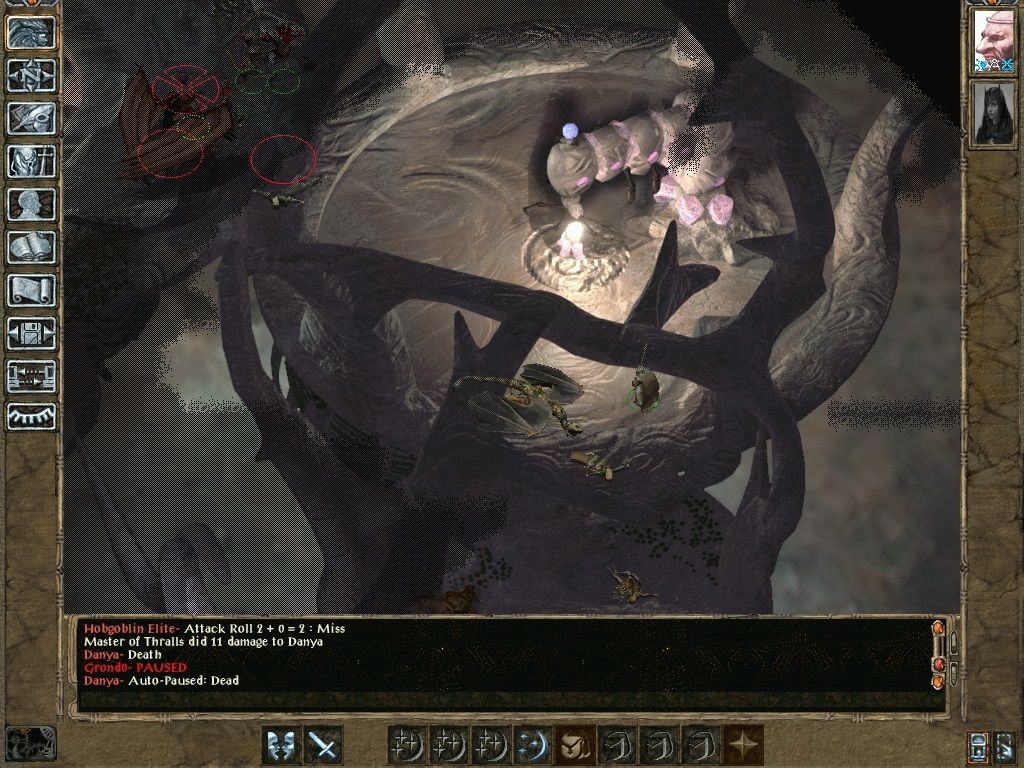1024x768 pixels.
Task: Open the character record head-silhouette button
Action: click(x=31, y=204)
